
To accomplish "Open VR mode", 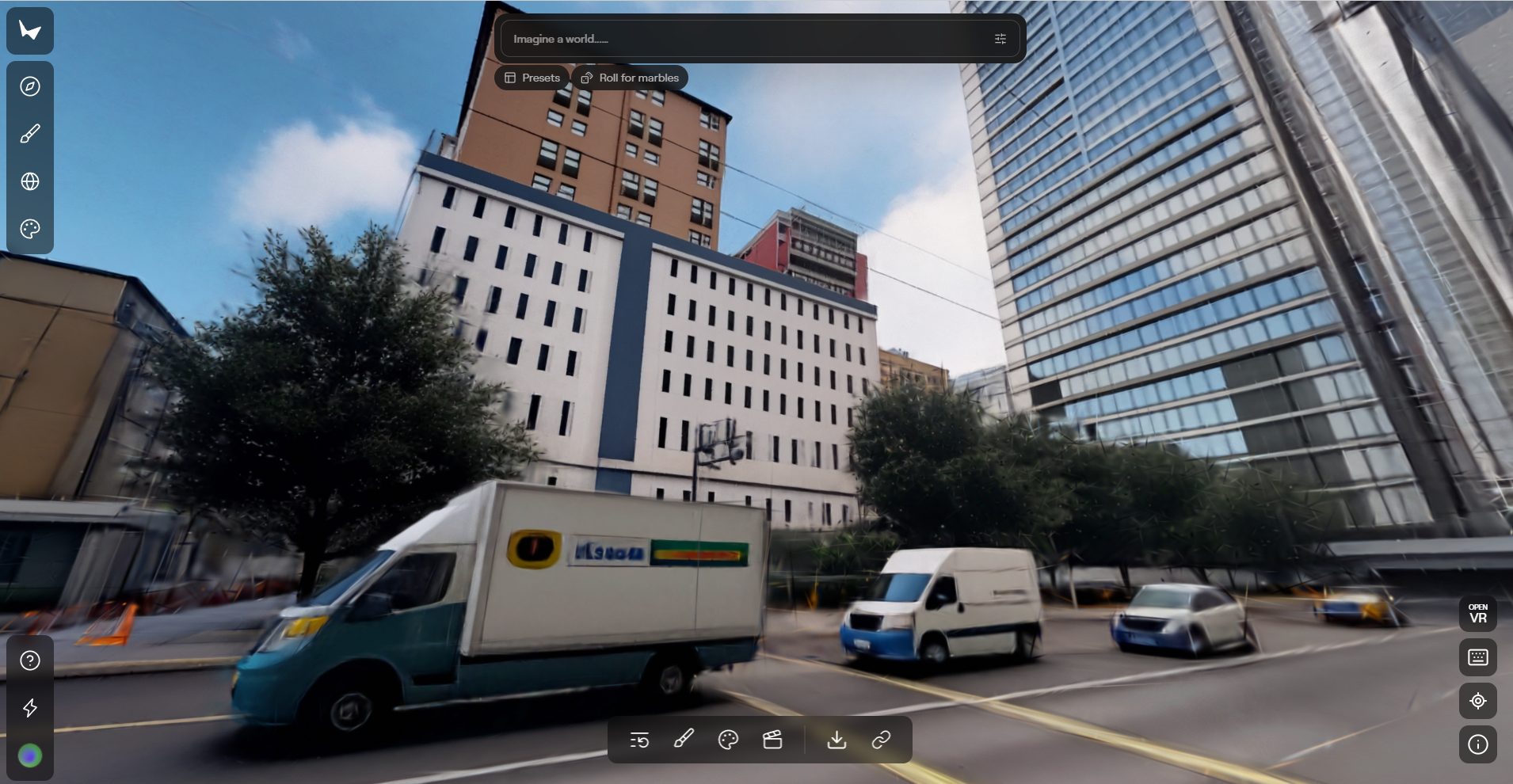I will point(1477,614).
